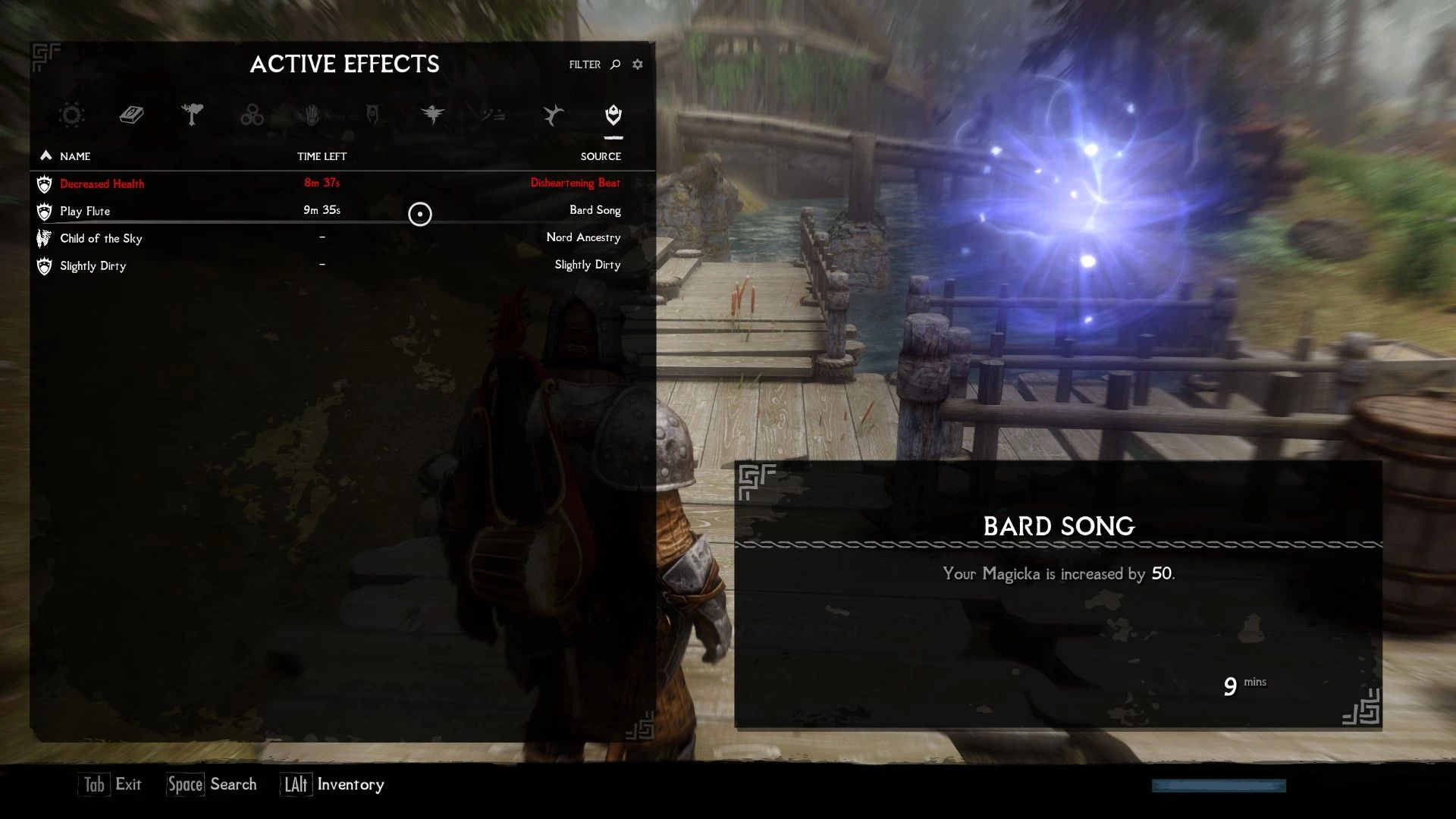This screenshot has height=819, width=1456.
Task: Click the bird-shaped shout filter icon
Action: (x=552, y=115)
